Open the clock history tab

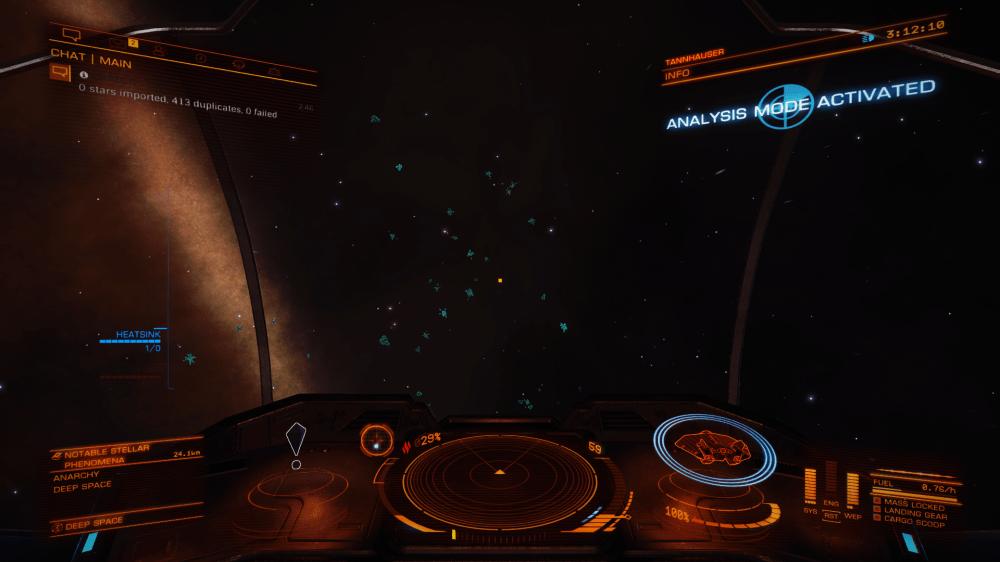(200, 58)
